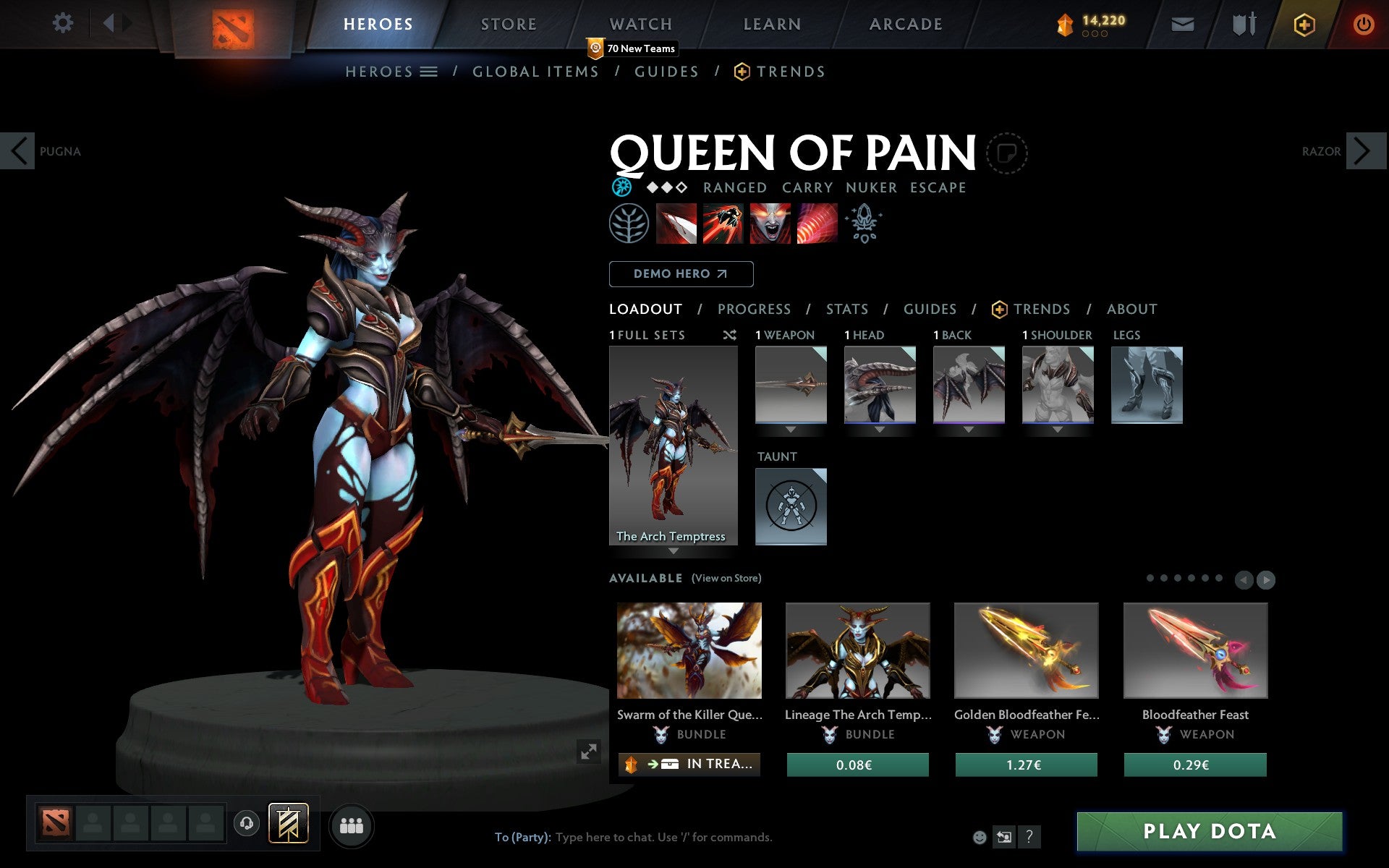
Task: Expand The Arch Temptress set options arrow
Action: (x=674, y=551)
